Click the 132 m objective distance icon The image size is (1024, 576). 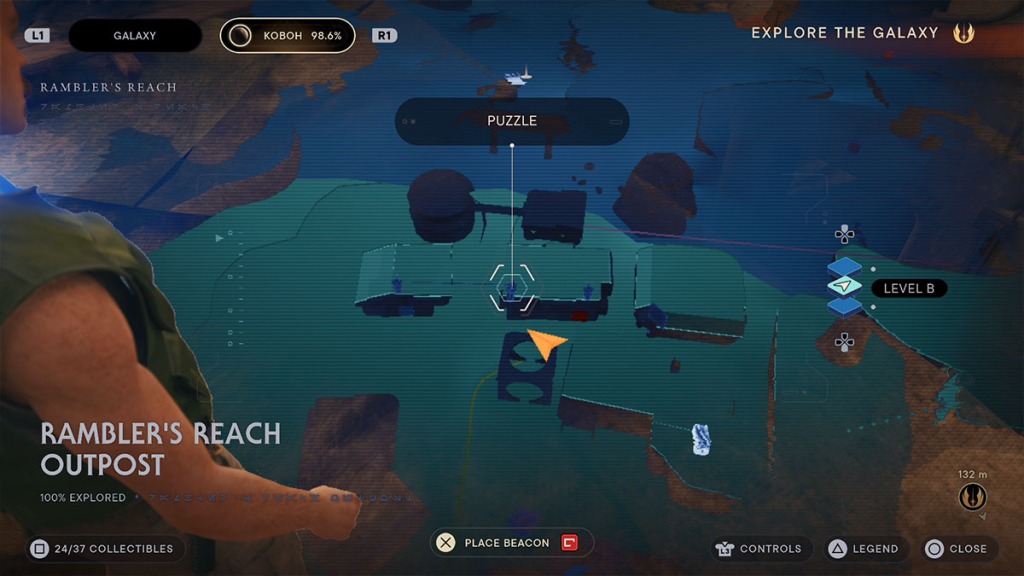[x=972, y=496]
